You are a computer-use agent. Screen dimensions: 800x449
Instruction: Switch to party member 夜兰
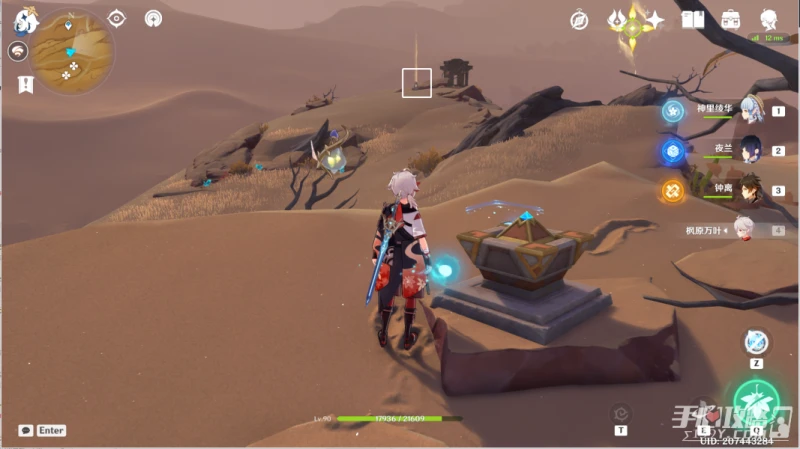tap(750, 150)
